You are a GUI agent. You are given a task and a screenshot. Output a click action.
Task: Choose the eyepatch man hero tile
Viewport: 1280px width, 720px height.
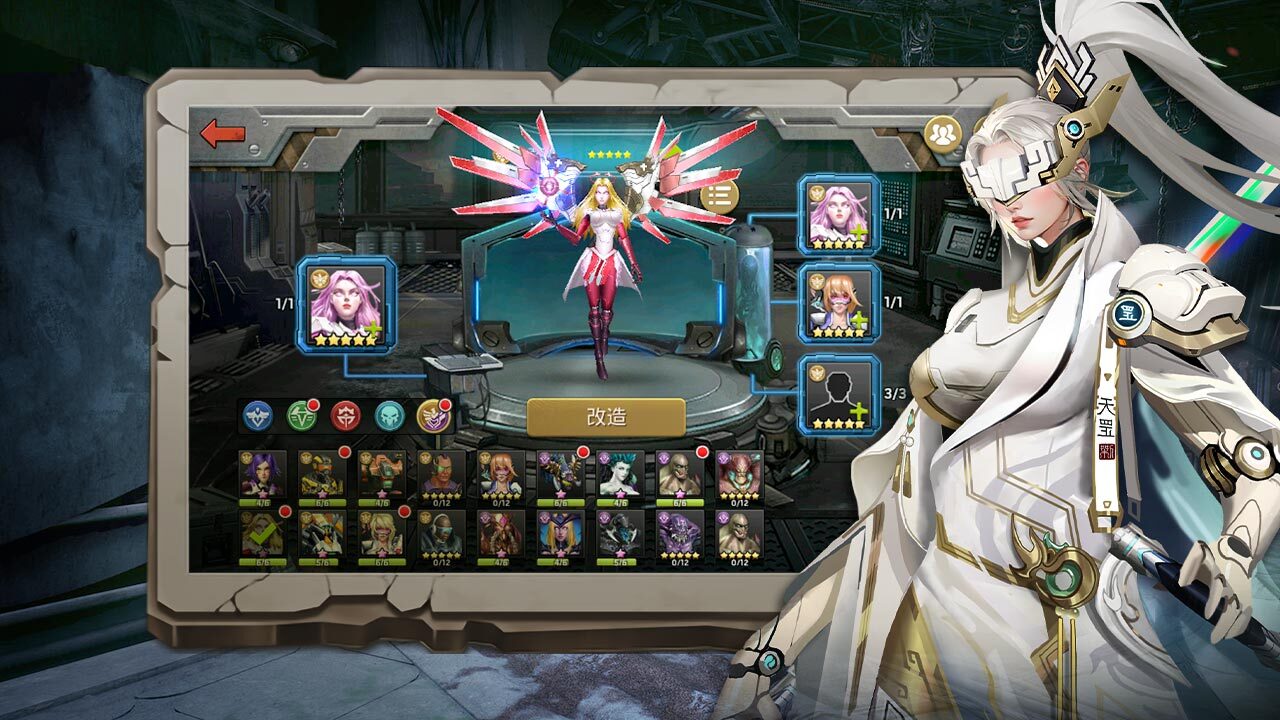tap(441, 474)
